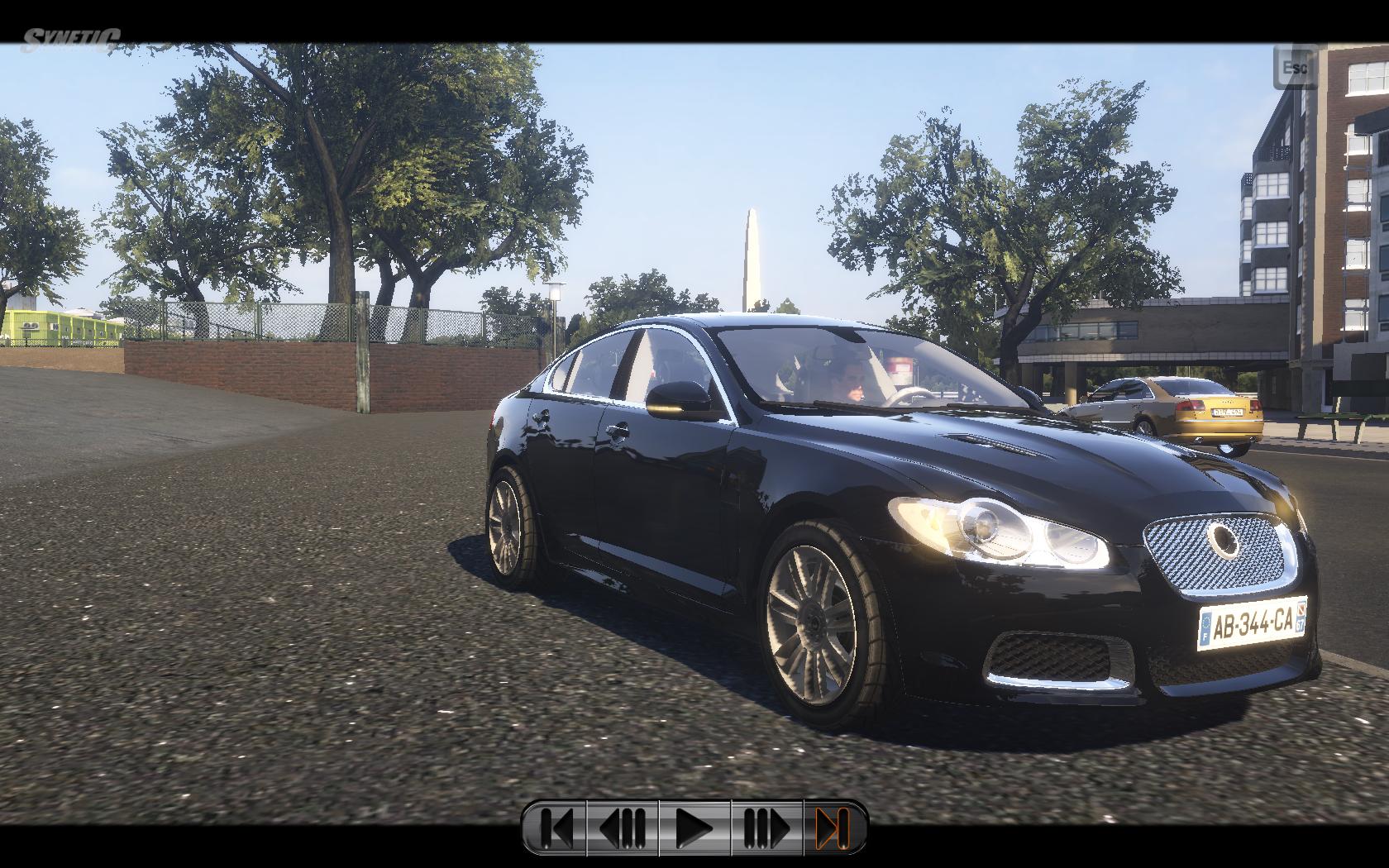Skip back to the replay start
The width and height of the screenshot is (1389, 868).
556,827
